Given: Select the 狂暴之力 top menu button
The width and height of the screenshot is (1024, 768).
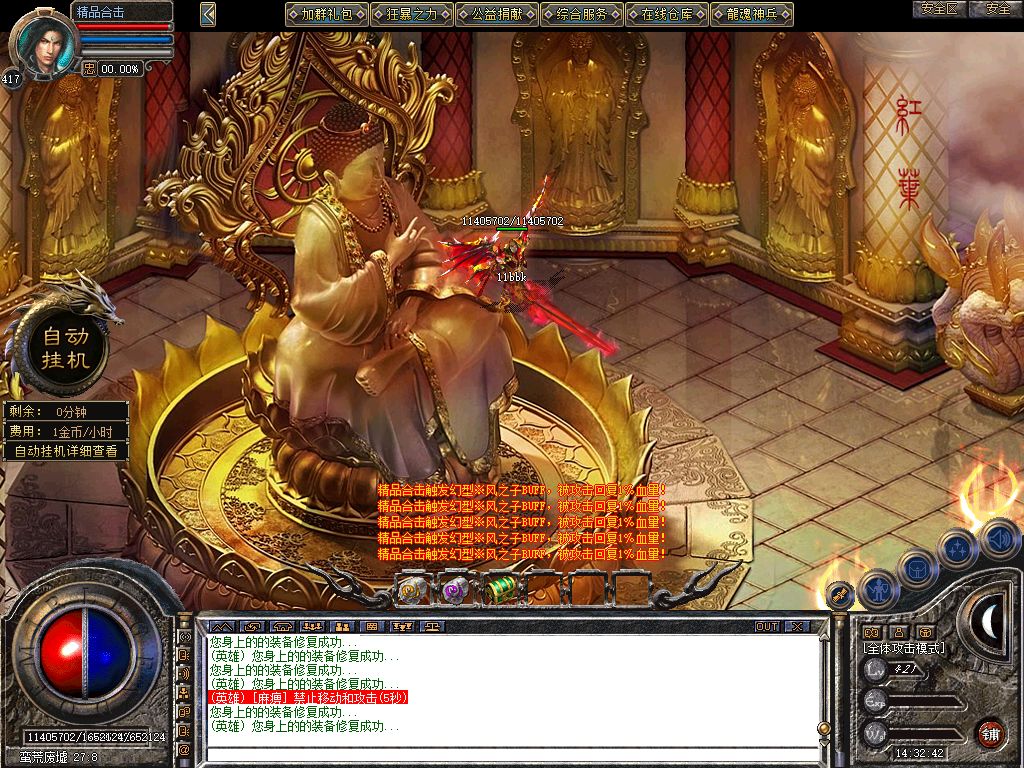Looking at the screenshot, I should [x=412, y=14].
